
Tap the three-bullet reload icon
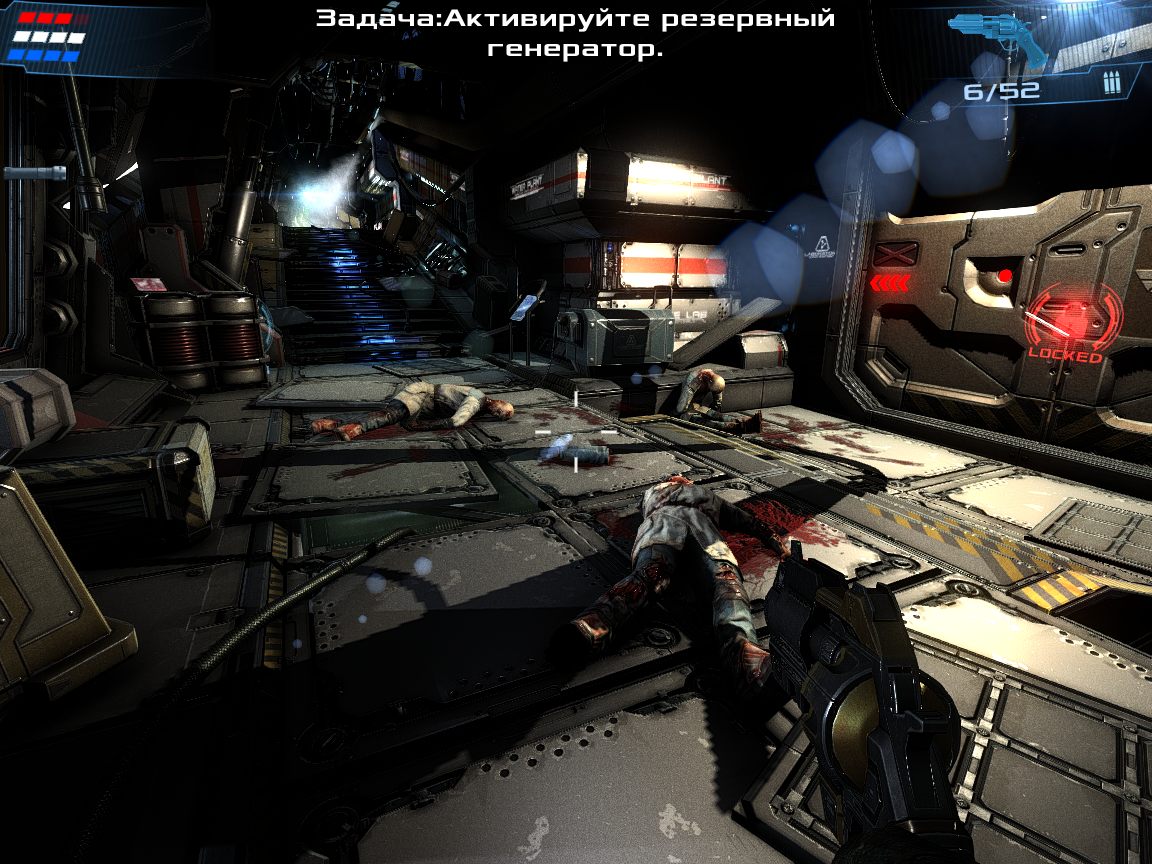pyautogui.click(x=1111, y=84)
